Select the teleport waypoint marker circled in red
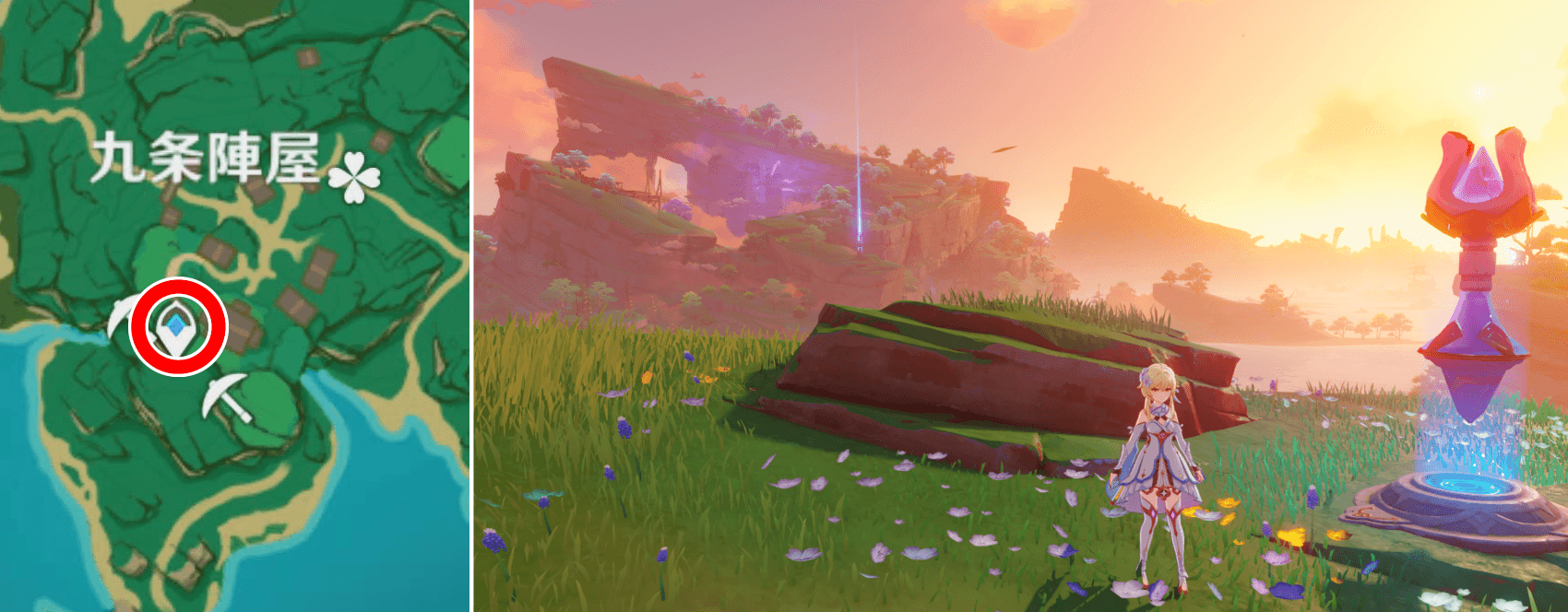Viewport: 1568px width, 612px height. coord(177,327)
